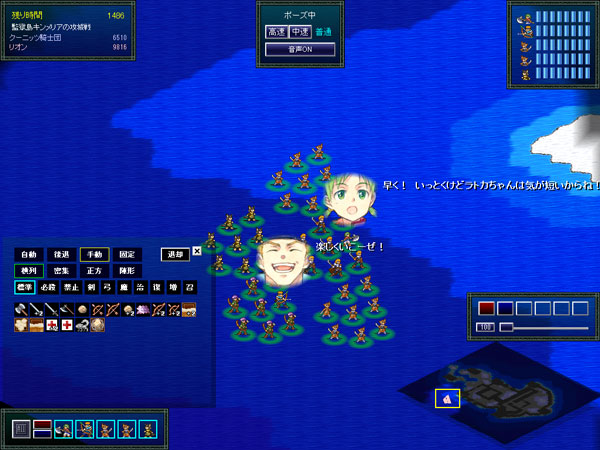Select the 陣形 (formation) button
Screen dimensions: 600x450
tap(126, 271)
